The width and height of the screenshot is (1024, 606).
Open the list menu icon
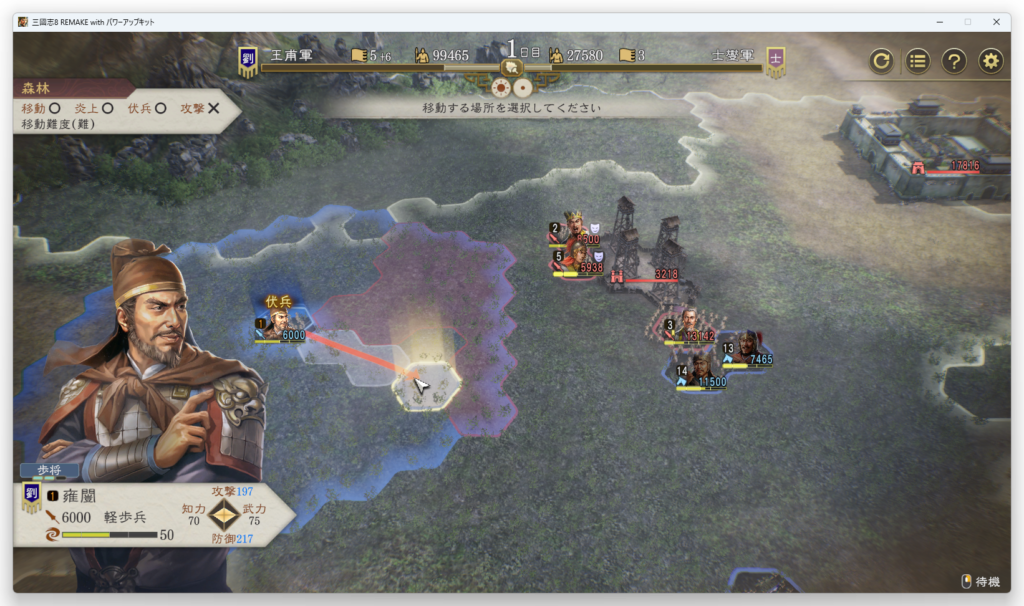point(918,61)
